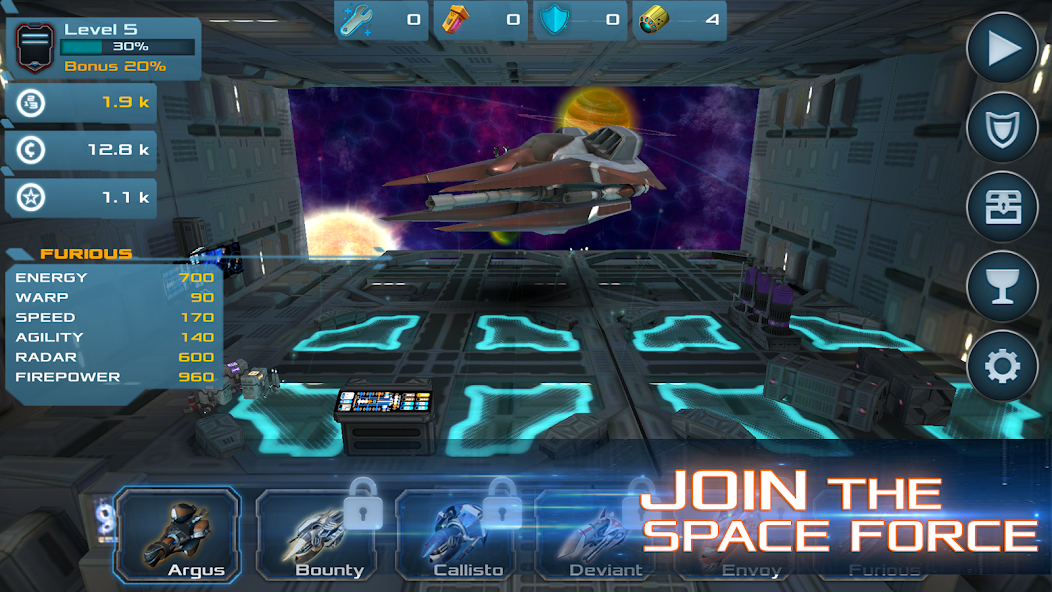This screenshot has height=592, width=1052.
Task: Tap the Level 5 player rank panel
Action: 106,48
